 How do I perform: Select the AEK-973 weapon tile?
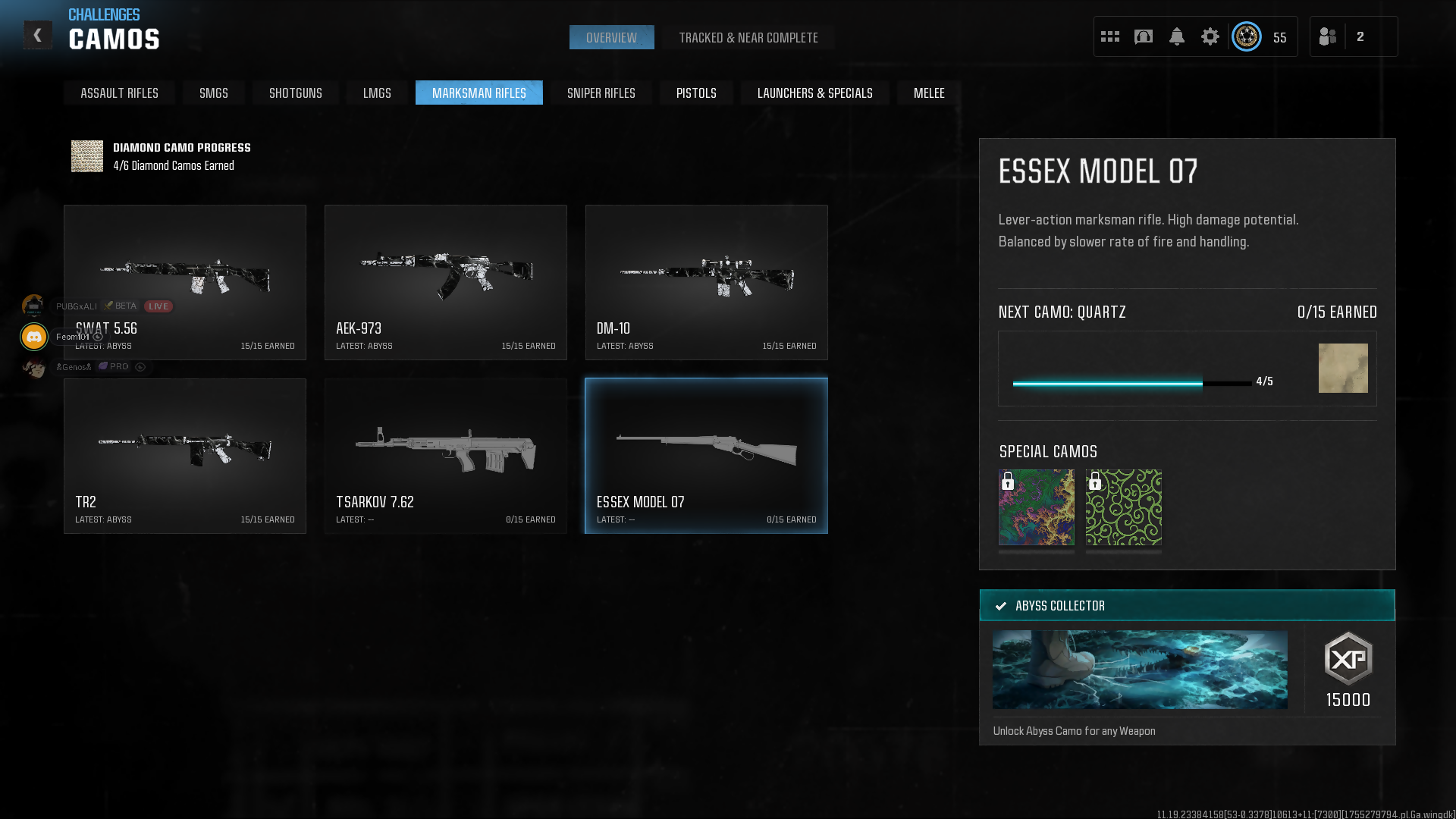pyautogui.click(x=445, y=282)
